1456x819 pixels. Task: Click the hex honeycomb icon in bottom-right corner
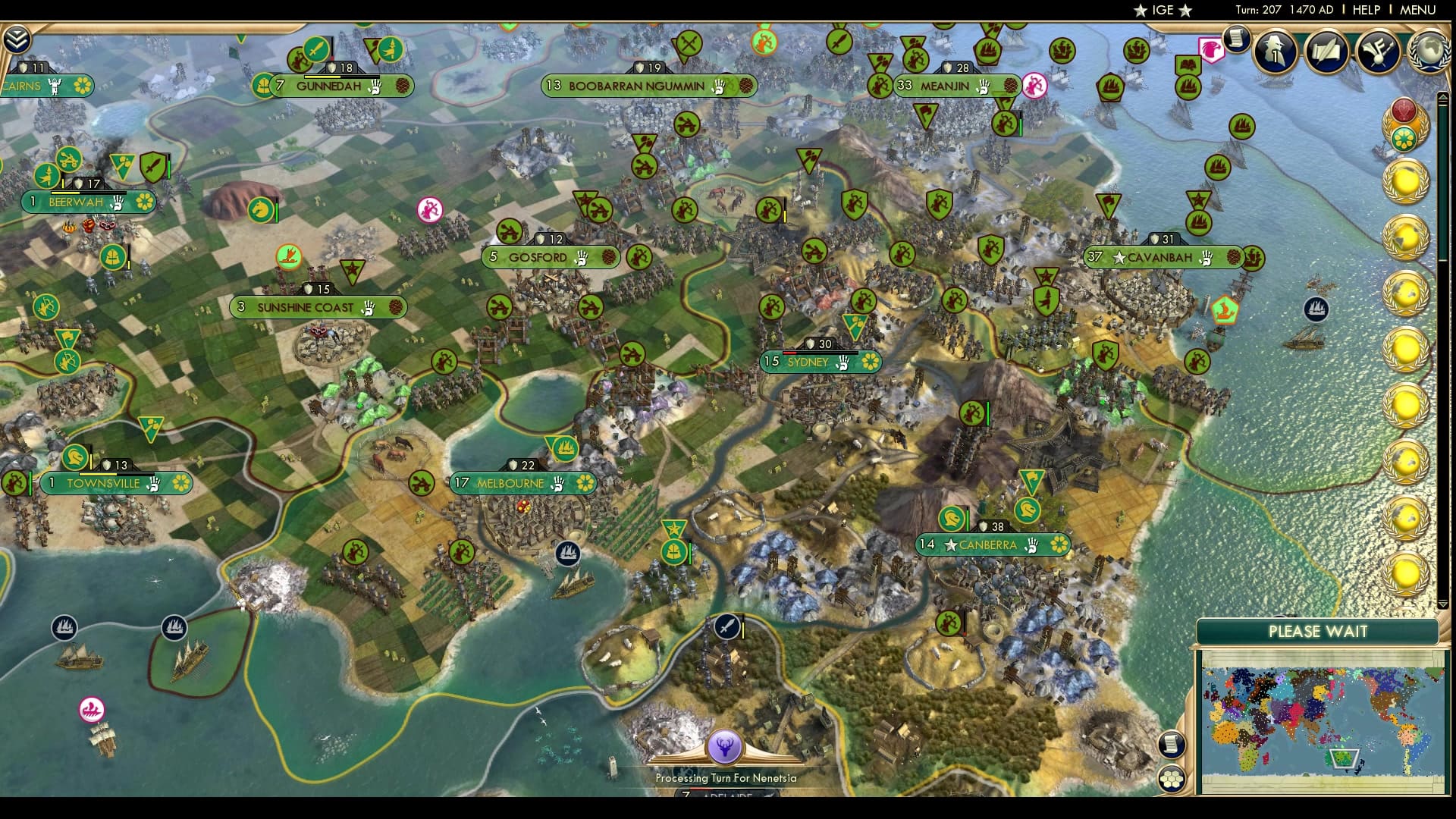click(1172, 778)
